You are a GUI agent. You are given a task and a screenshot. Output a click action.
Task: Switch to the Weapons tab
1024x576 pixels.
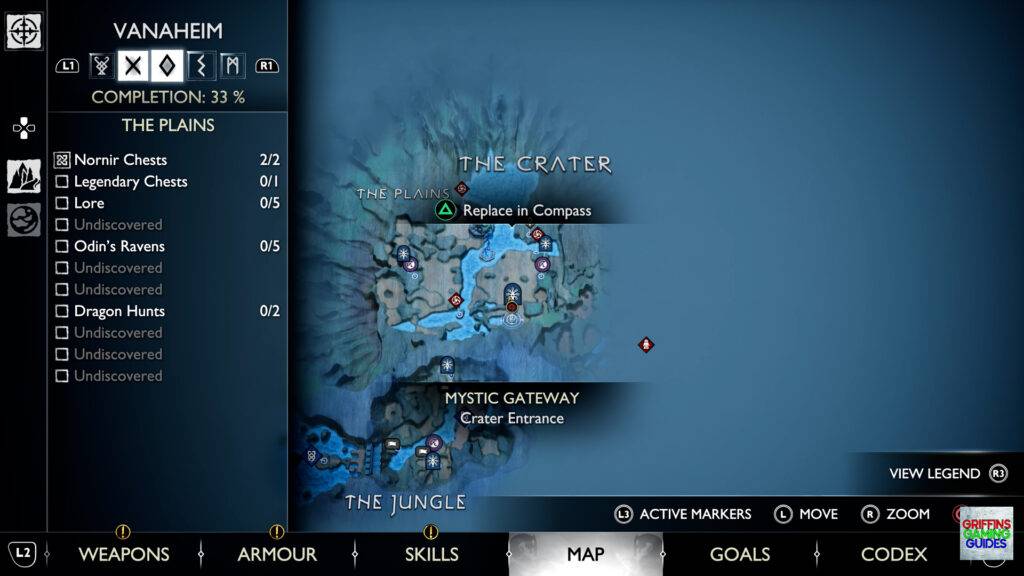123,554
